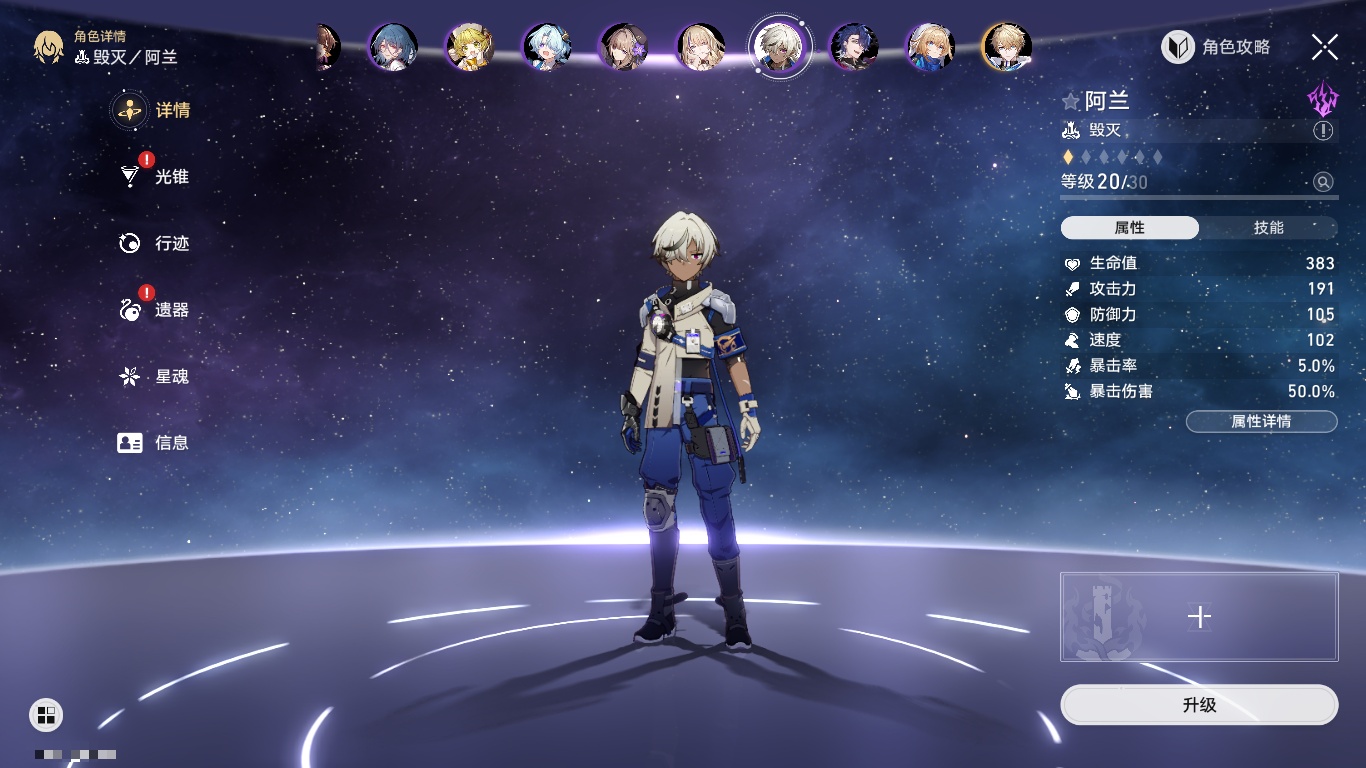Choose the yellow-haired girl character portrait

tap(470, 47)
